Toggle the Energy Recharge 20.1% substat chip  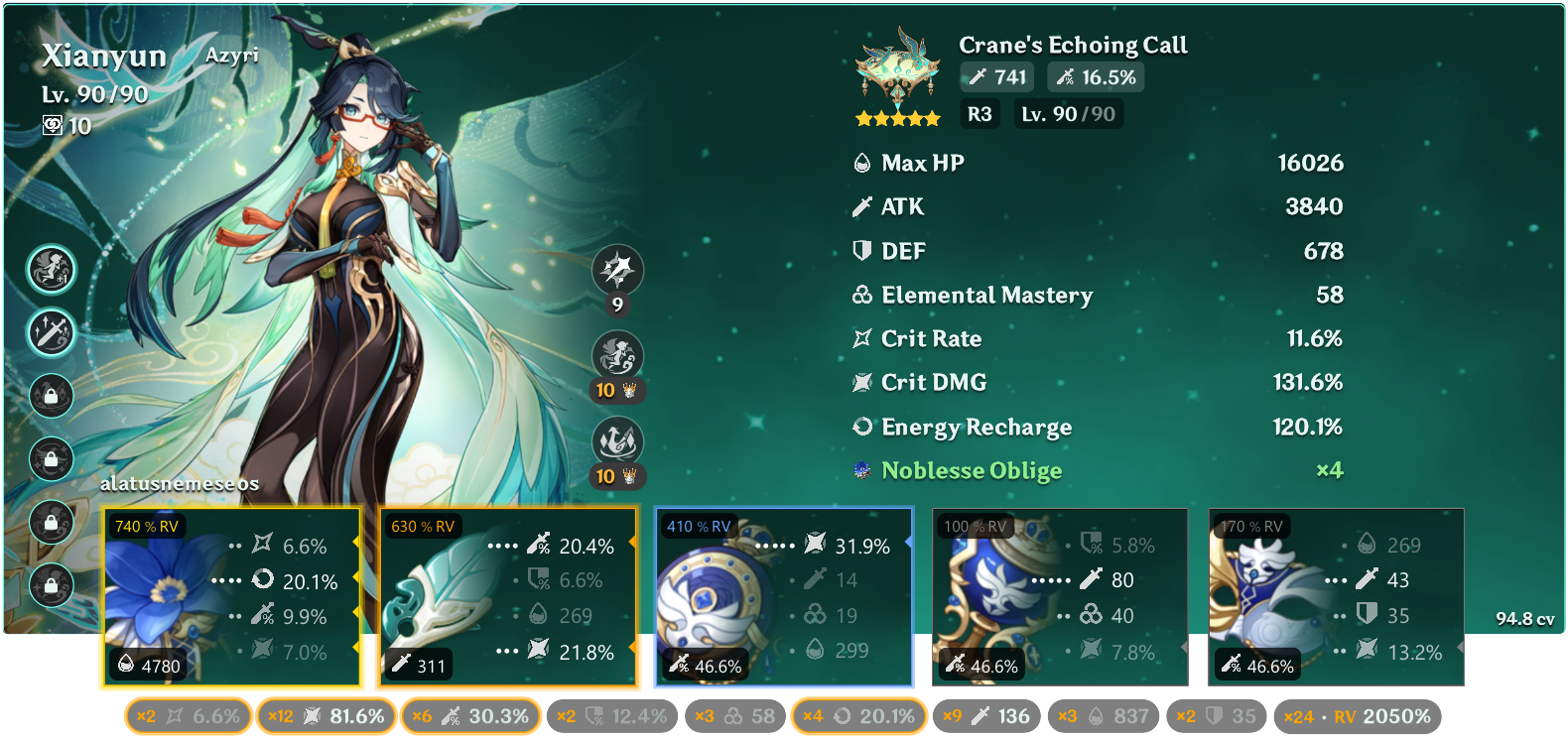click(858, 716)
